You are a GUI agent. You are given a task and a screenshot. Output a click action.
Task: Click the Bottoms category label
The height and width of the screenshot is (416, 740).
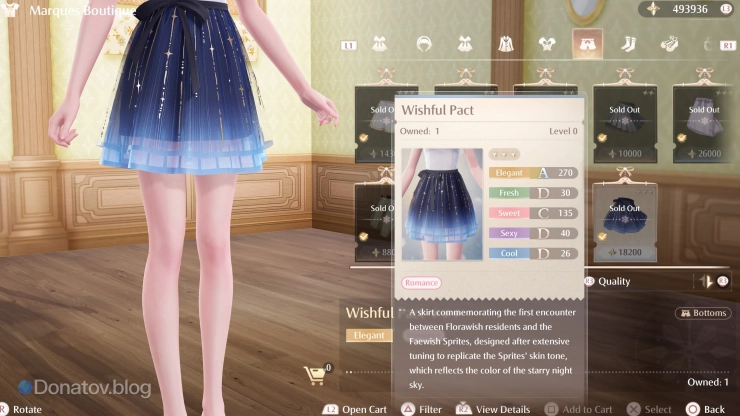(x=702, y=313)
